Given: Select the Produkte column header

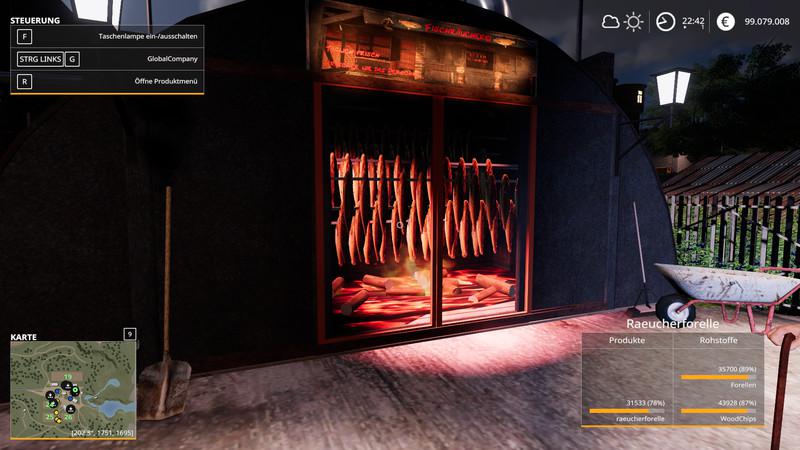Looking at the screenshot, I should (x=627, y=341).
